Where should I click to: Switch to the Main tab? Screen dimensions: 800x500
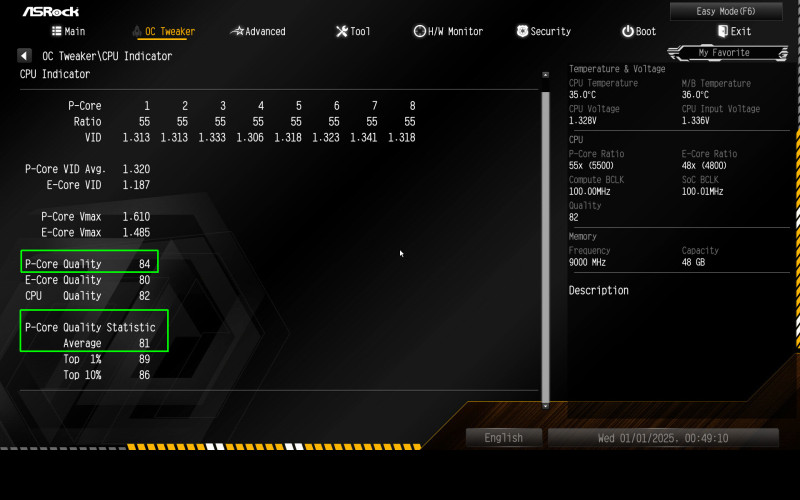[69, 32]
